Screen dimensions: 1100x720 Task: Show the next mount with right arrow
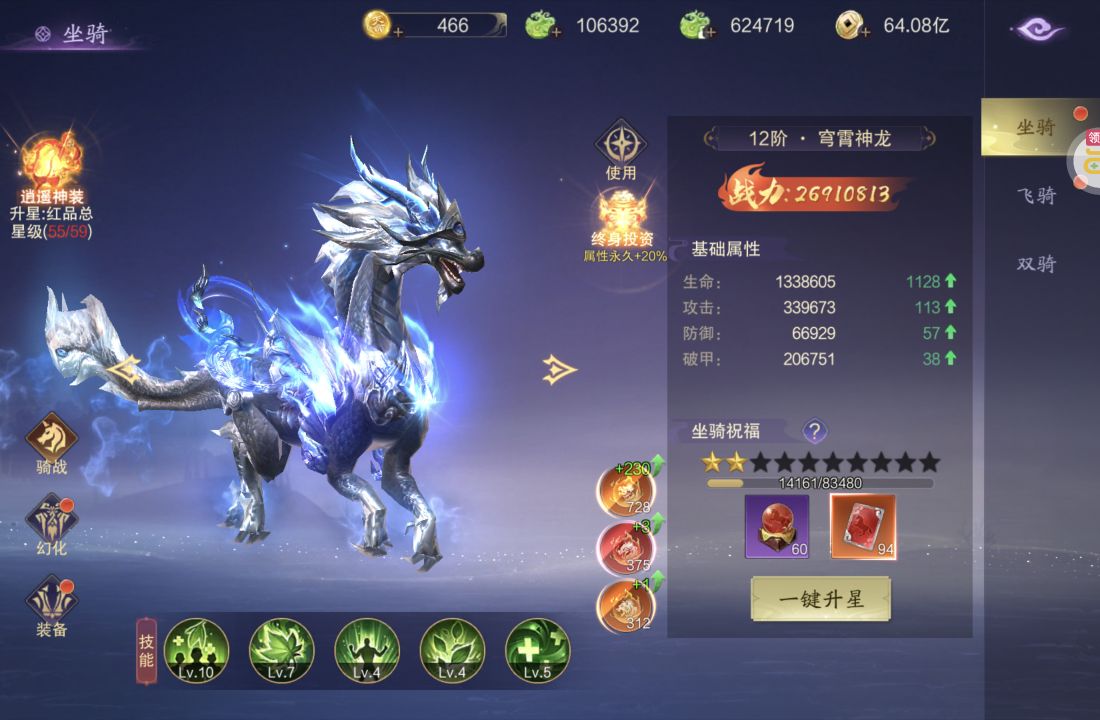[560, 370]
